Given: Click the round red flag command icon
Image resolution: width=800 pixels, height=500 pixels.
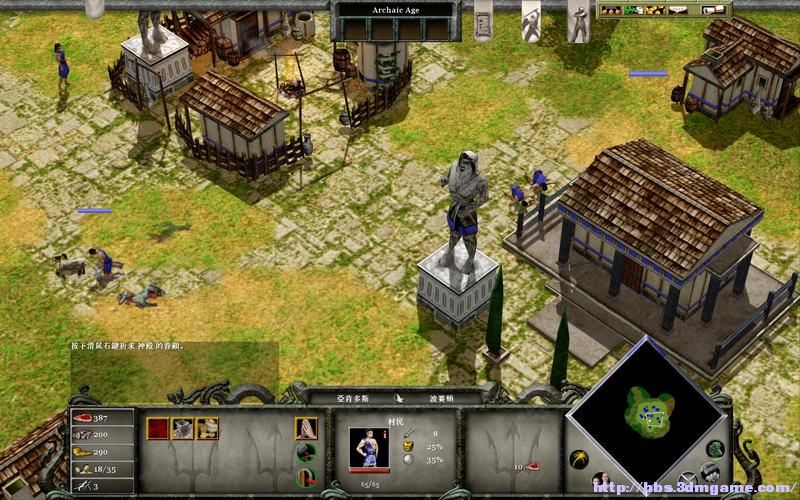Looking at the screenshot, I should click(306, 476).
